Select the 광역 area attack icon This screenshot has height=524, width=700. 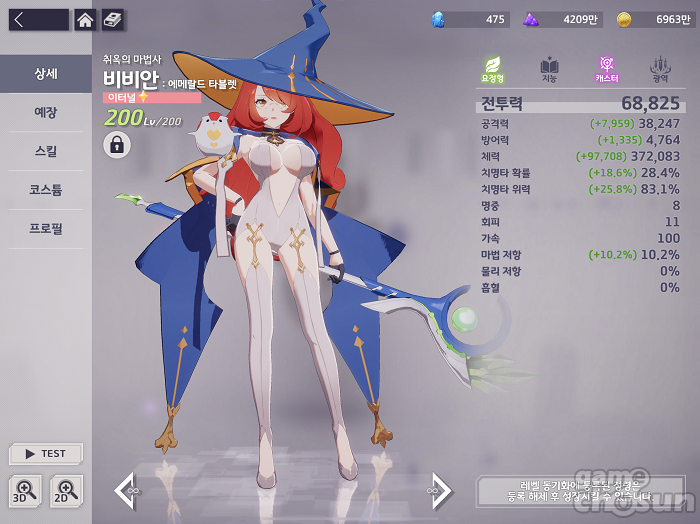pos(660,69)
